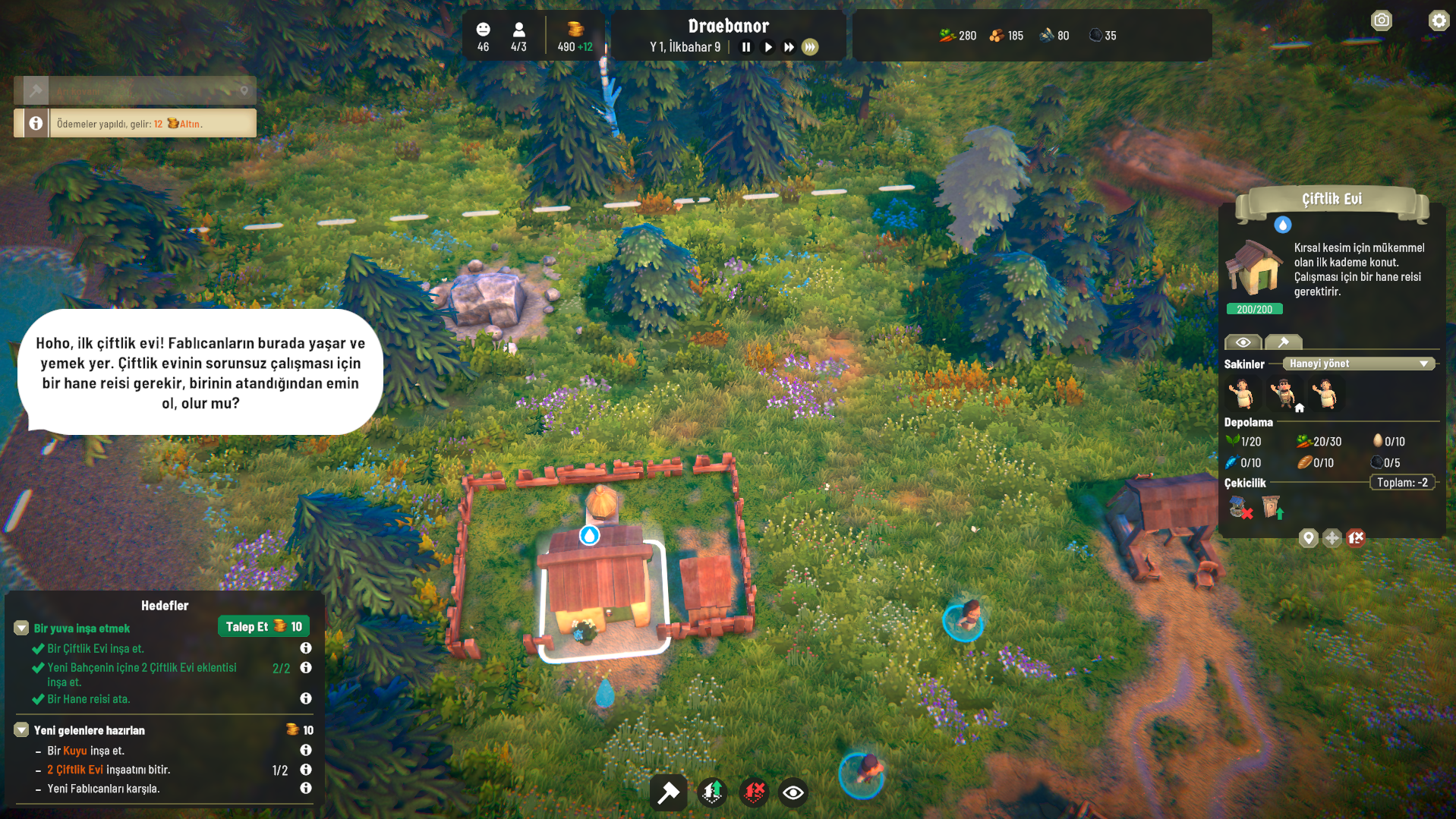The height and width of the screenshot is (819, 1456).
Task: Select the upgrade building tool
Action: 712,792
